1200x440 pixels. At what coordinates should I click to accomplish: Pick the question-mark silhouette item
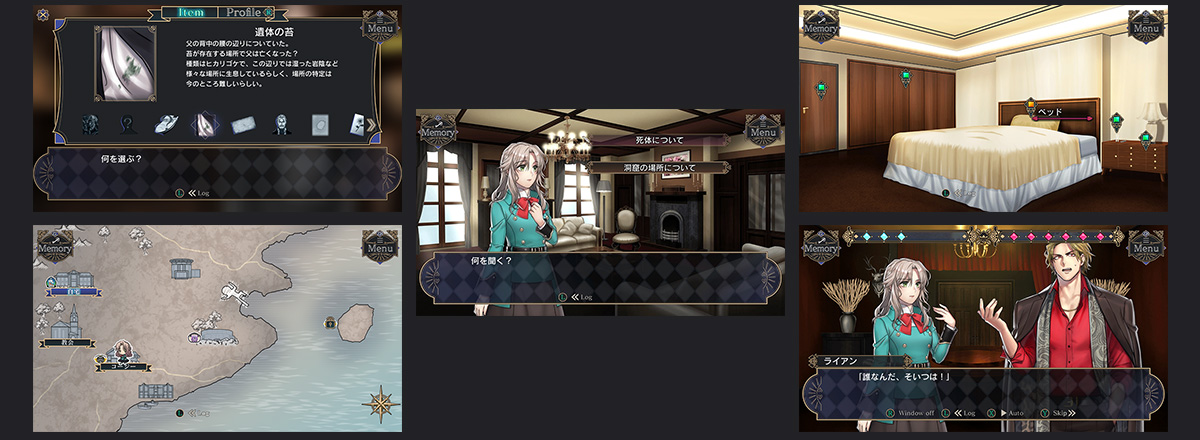coord(127,124)
